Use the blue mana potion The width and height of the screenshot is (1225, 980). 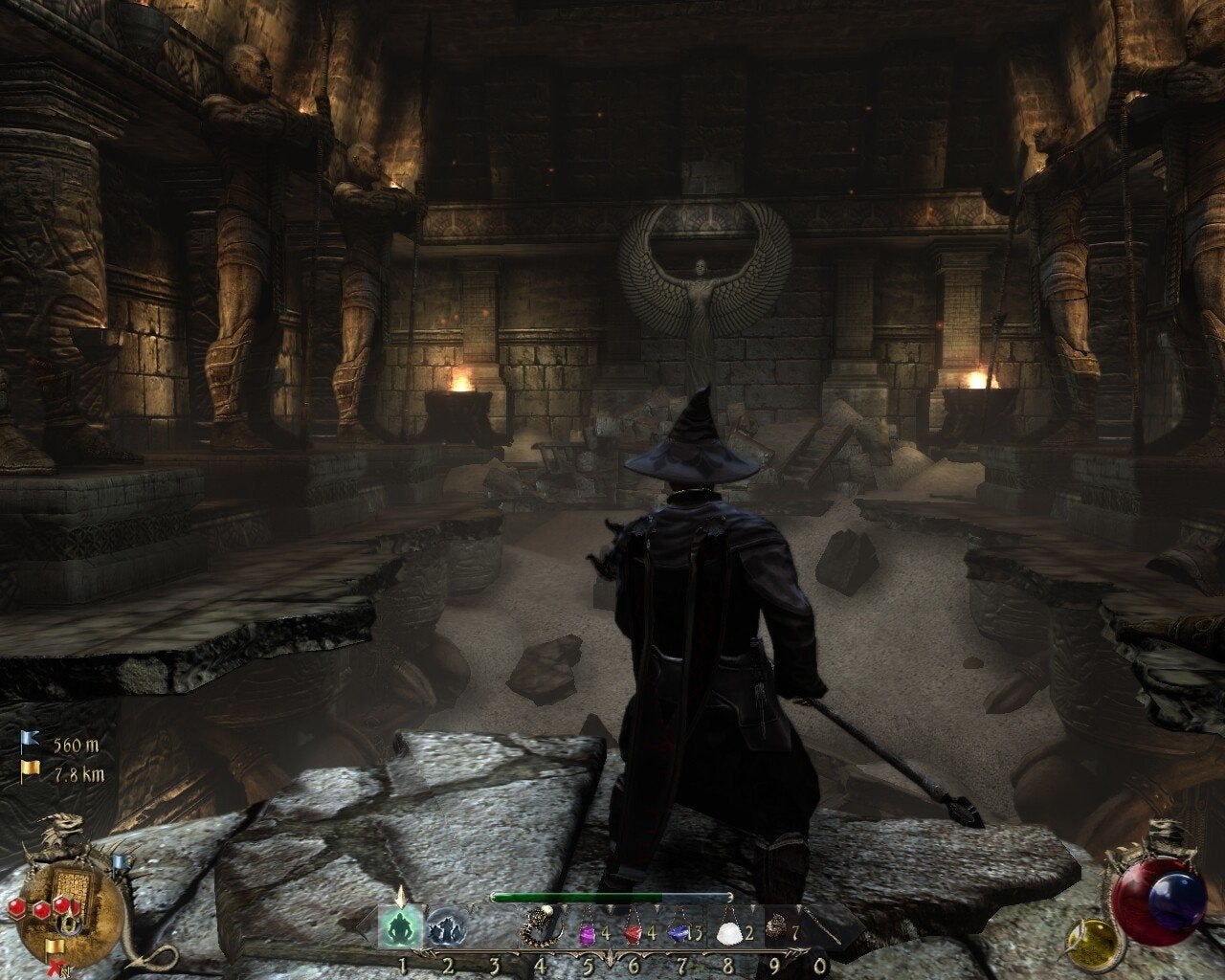coord(680,929)
